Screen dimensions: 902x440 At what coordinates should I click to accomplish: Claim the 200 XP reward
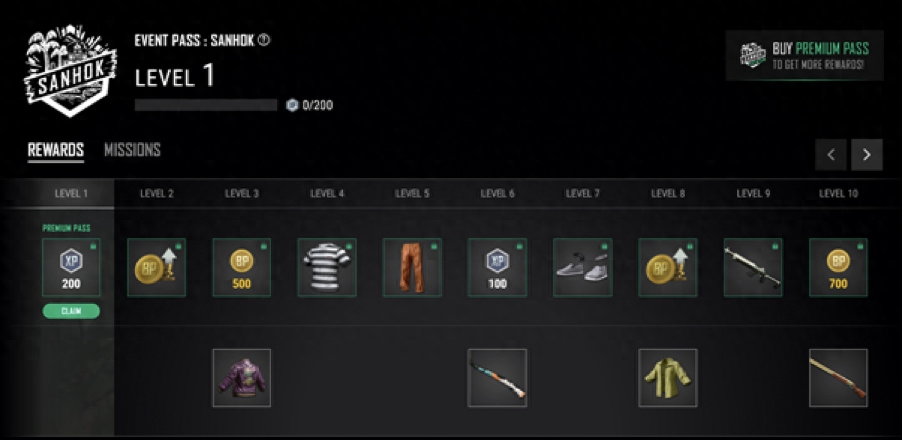71,311
